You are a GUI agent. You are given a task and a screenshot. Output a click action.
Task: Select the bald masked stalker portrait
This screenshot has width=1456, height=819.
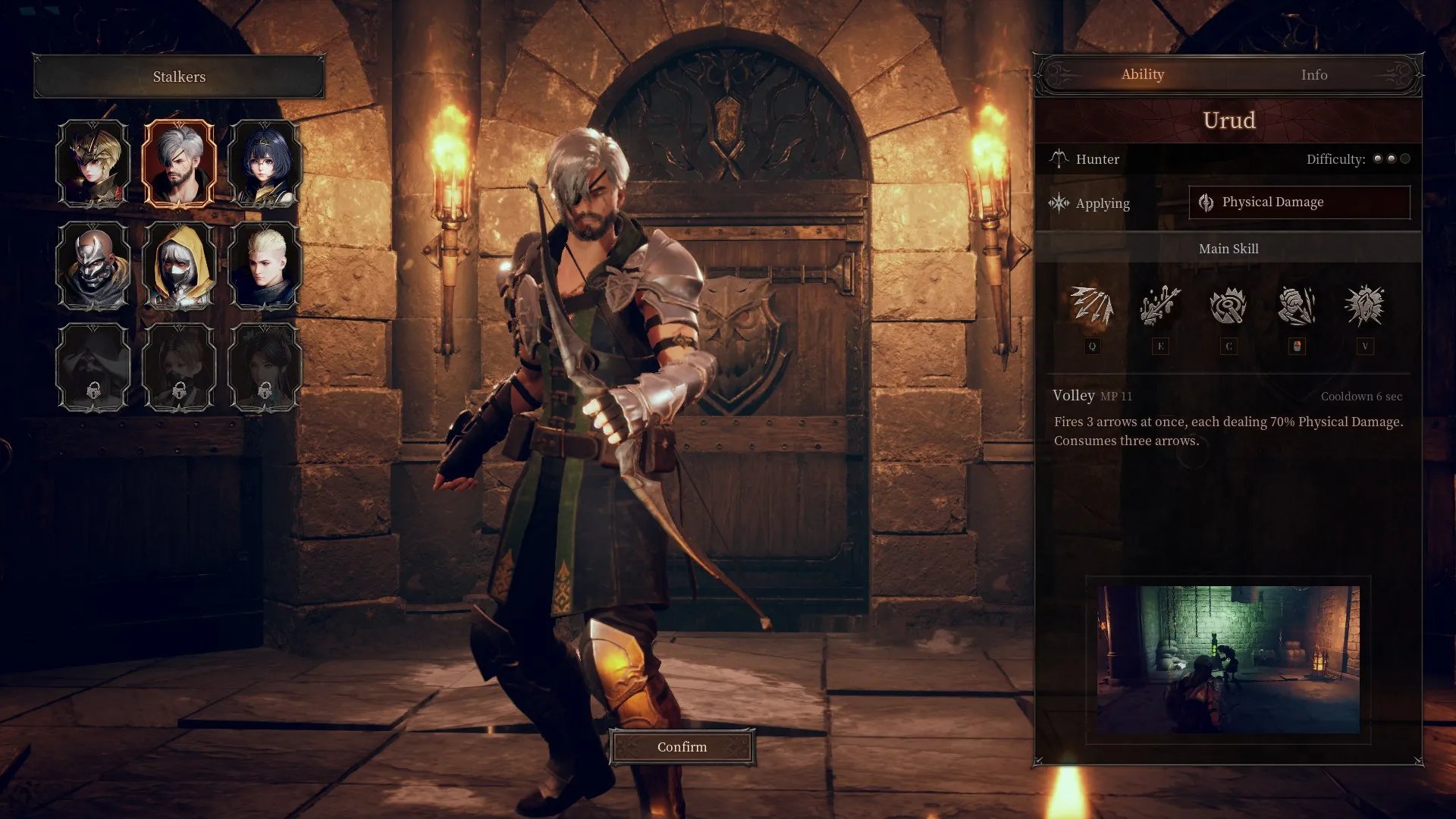coord(94,265)
